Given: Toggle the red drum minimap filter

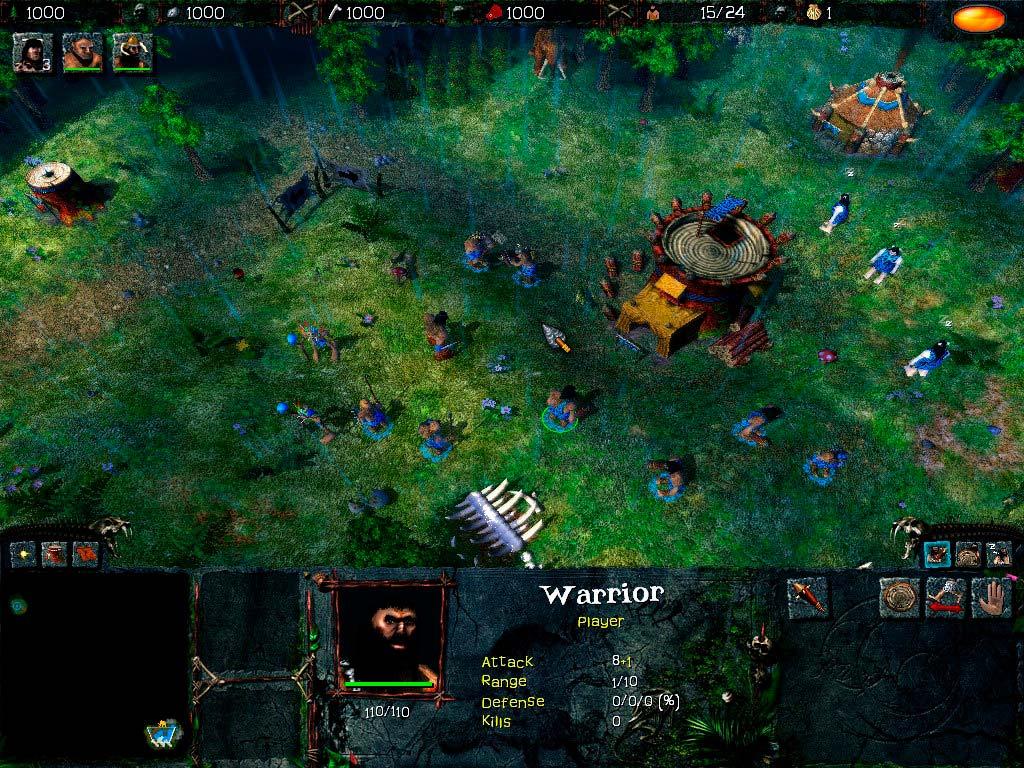Looking at the screenshot, I should [x=54, y=553].
